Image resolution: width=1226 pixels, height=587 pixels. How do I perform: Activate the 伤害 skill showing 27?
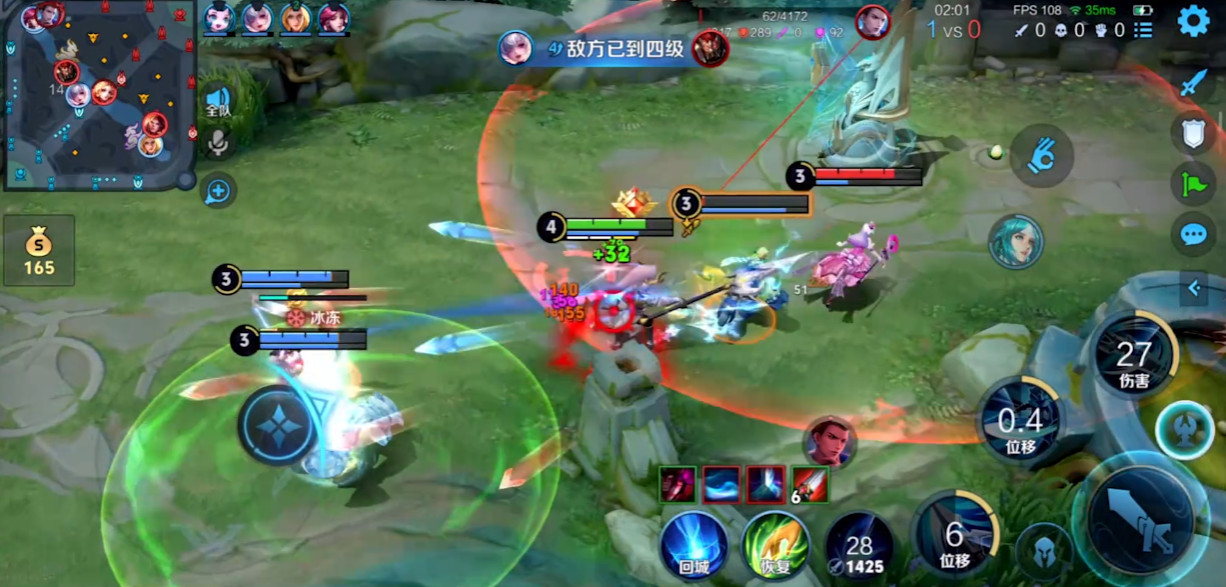coord(1134,357)
